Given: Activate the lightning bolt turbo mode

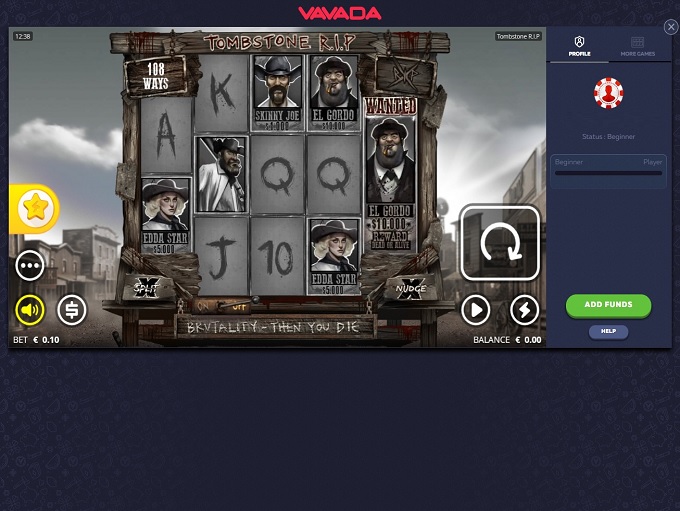Looking at the screenshot, I should point(525,310).
